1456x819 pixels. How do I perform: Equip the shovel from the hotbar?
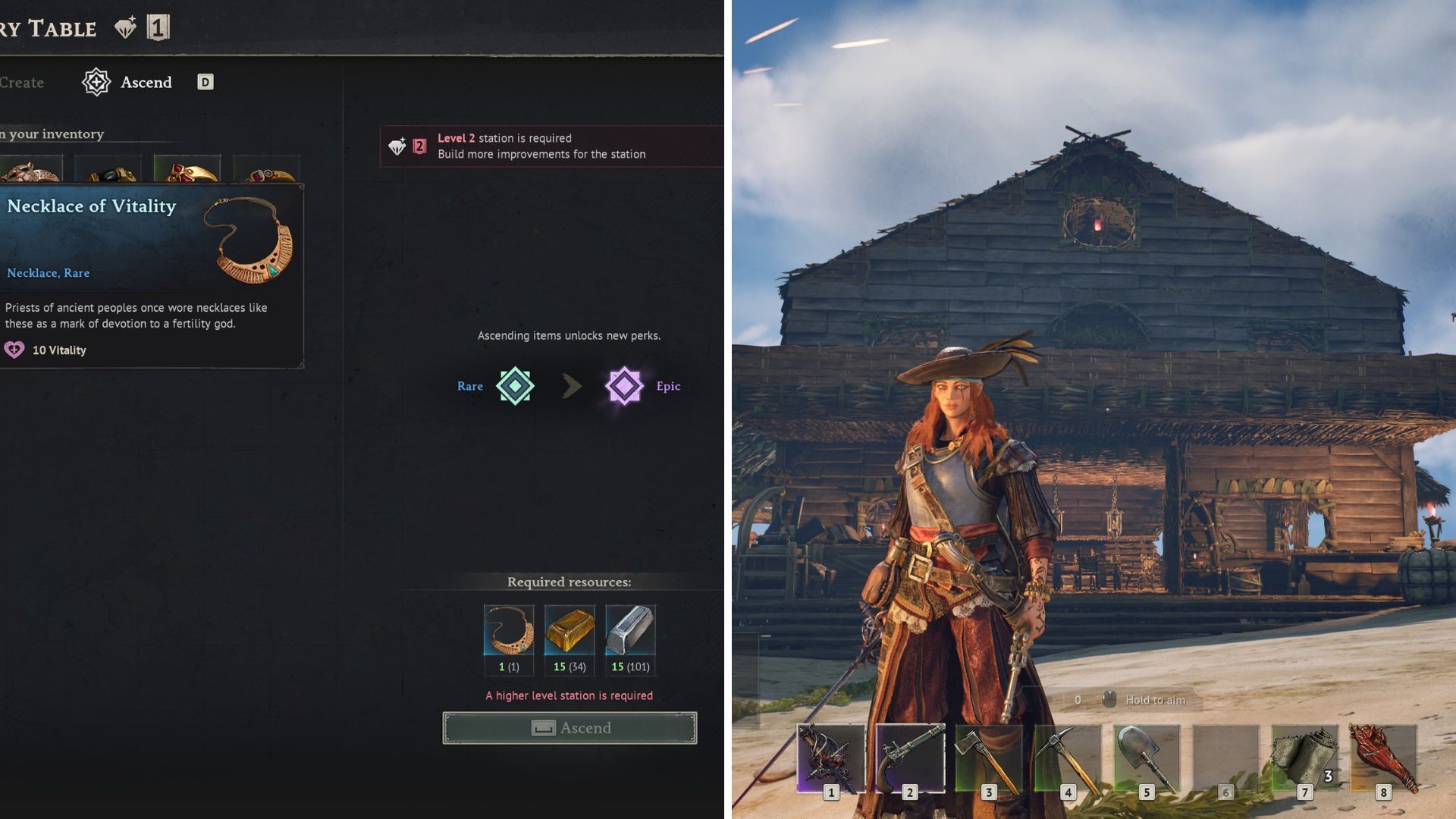(x=1147, y=758)
